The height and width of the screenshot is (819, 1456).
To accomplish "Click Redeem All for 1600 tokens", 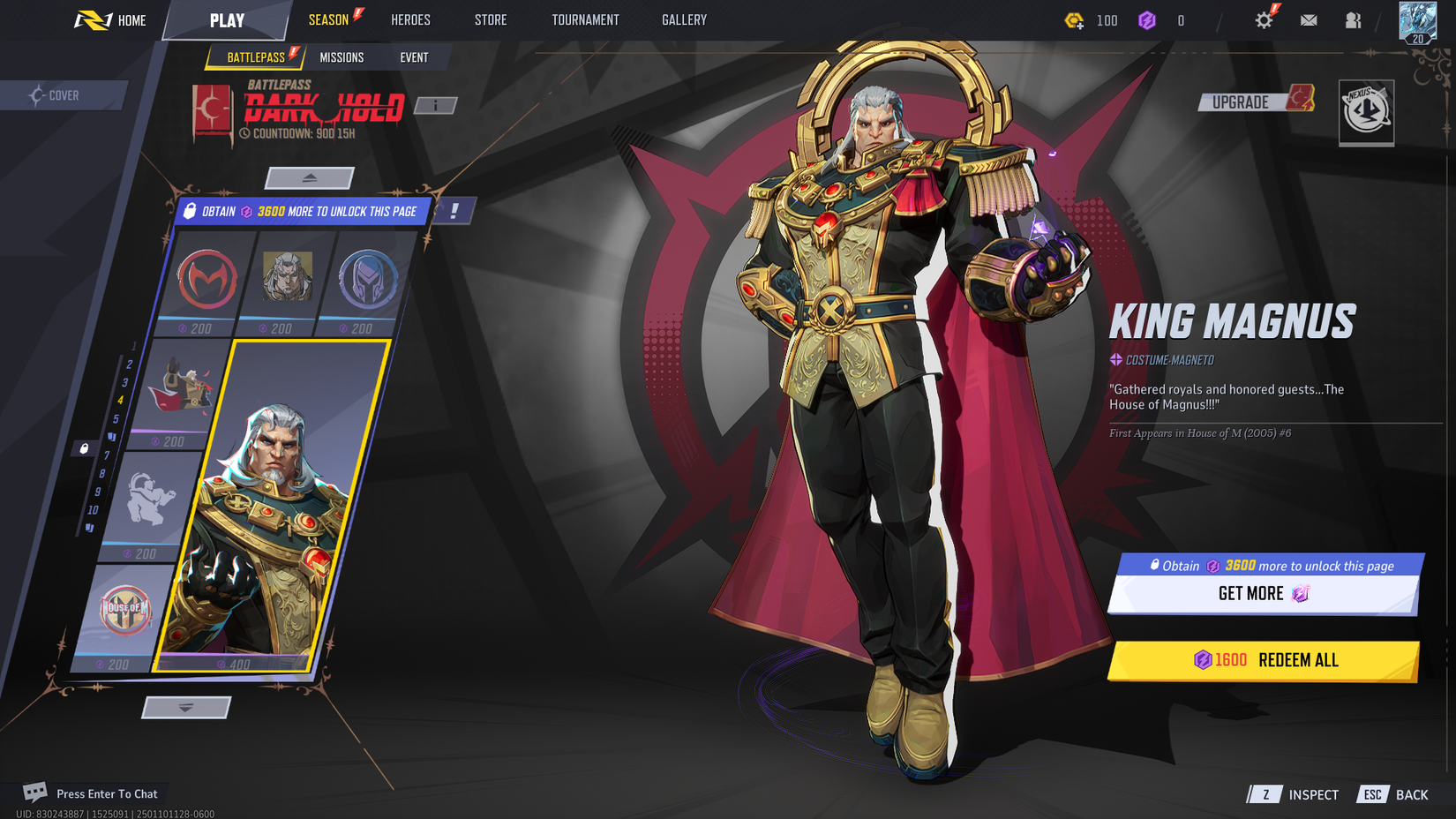I will point(1263,660).
